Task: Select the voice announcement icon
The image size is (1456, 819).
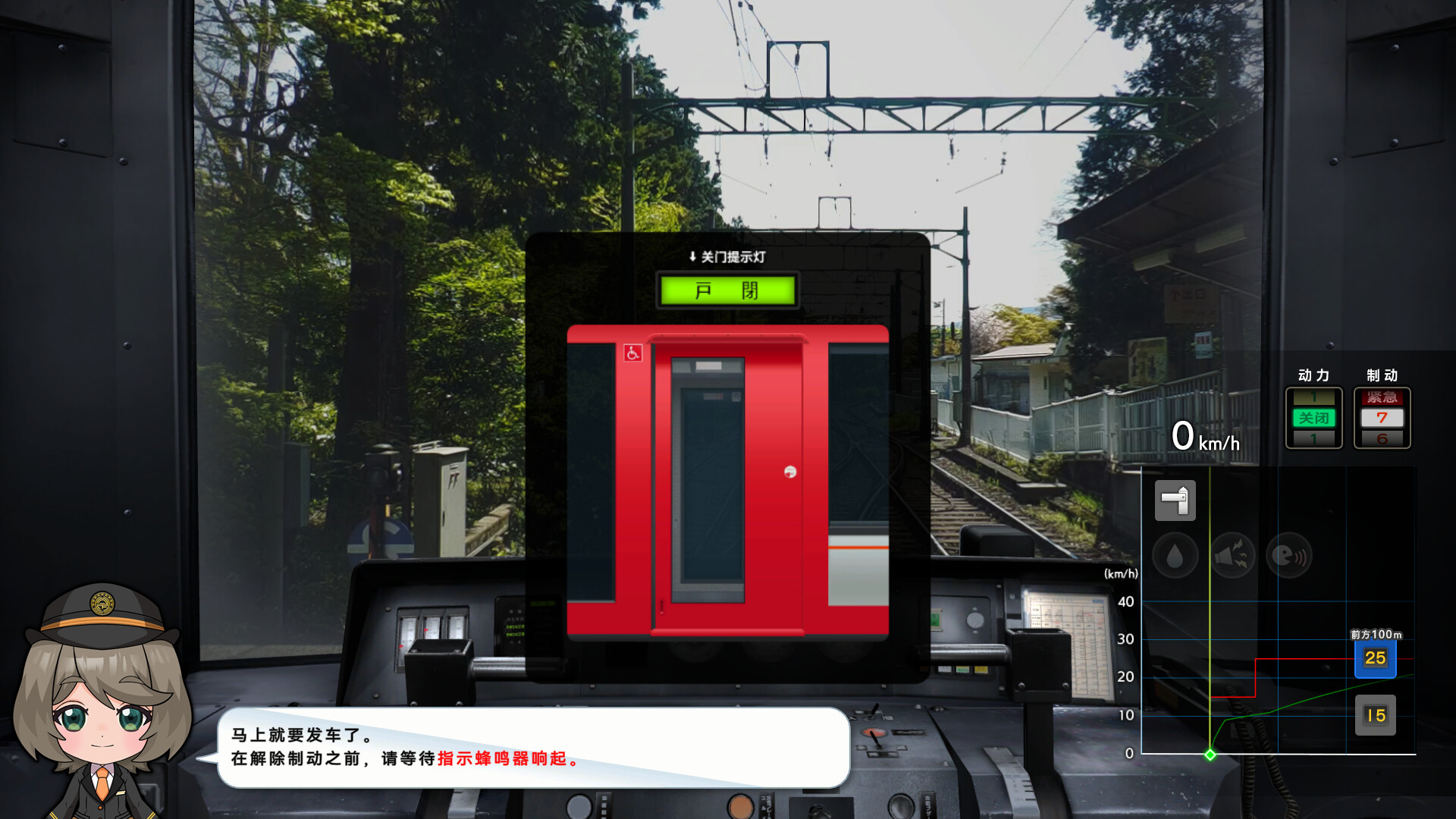Action: [1289, 554]
